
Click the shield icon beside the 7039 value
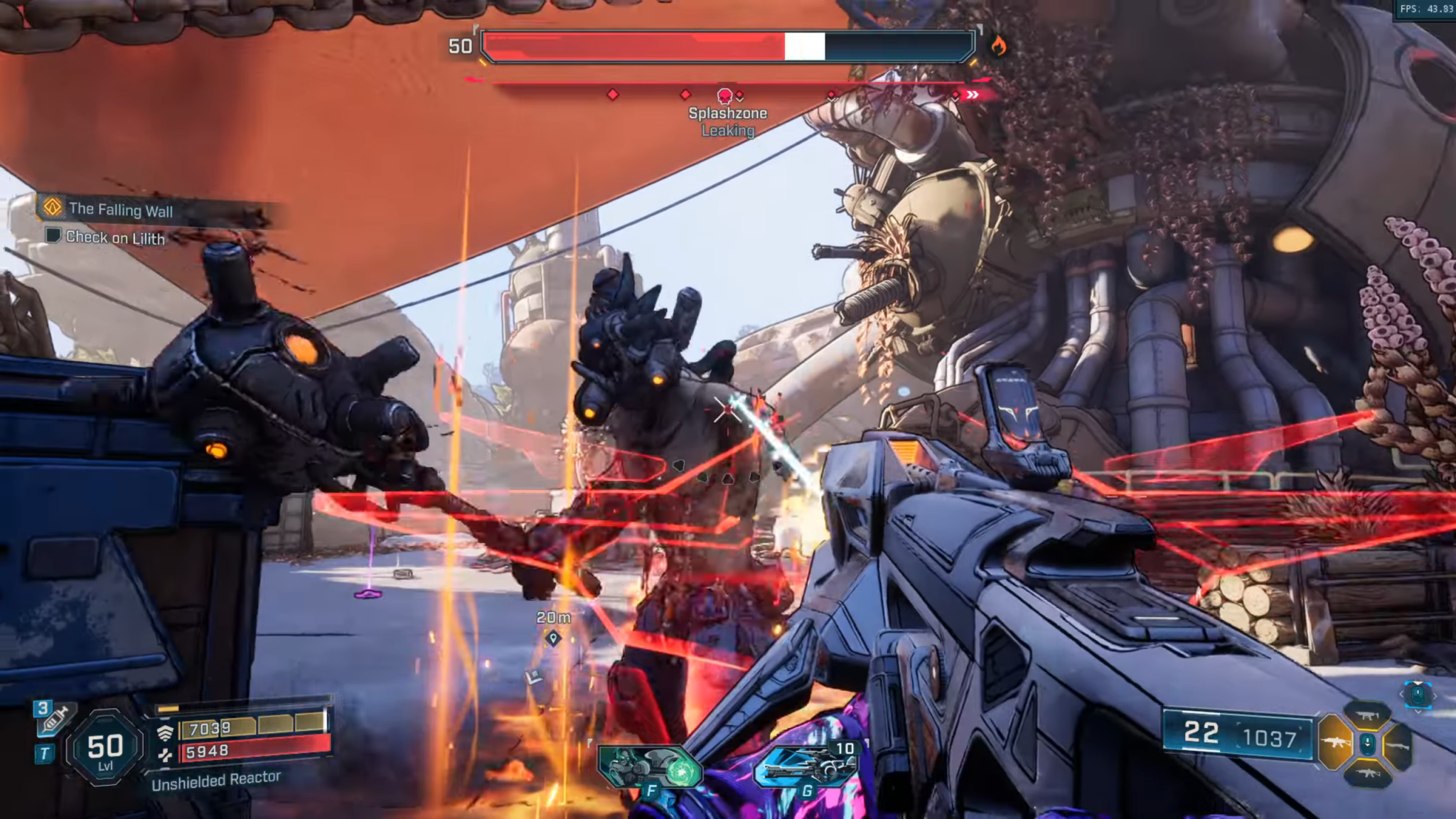coord(166,732)
